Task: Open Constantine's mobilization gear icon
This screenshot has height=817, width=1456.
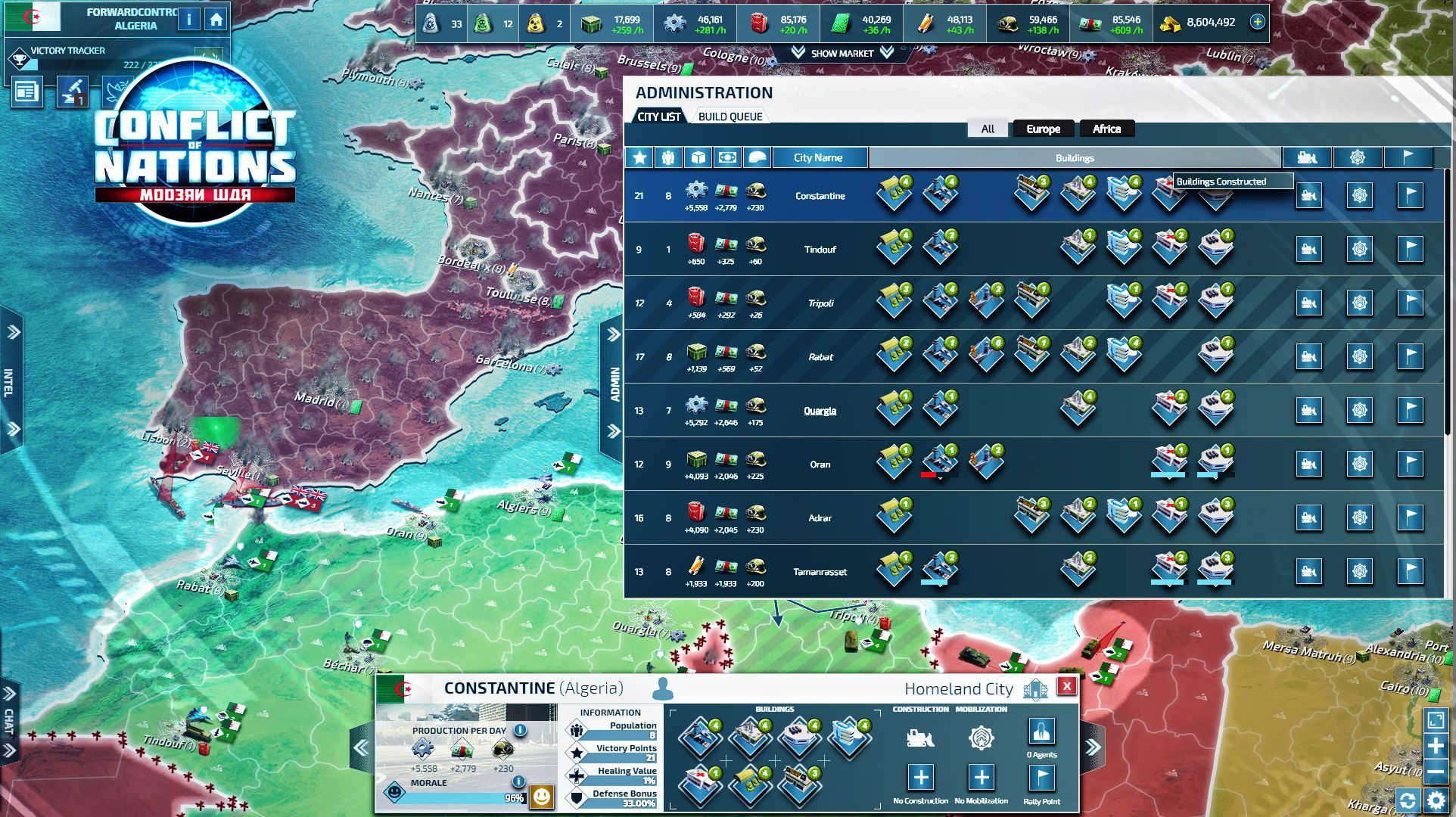Action: [1360, 195]
